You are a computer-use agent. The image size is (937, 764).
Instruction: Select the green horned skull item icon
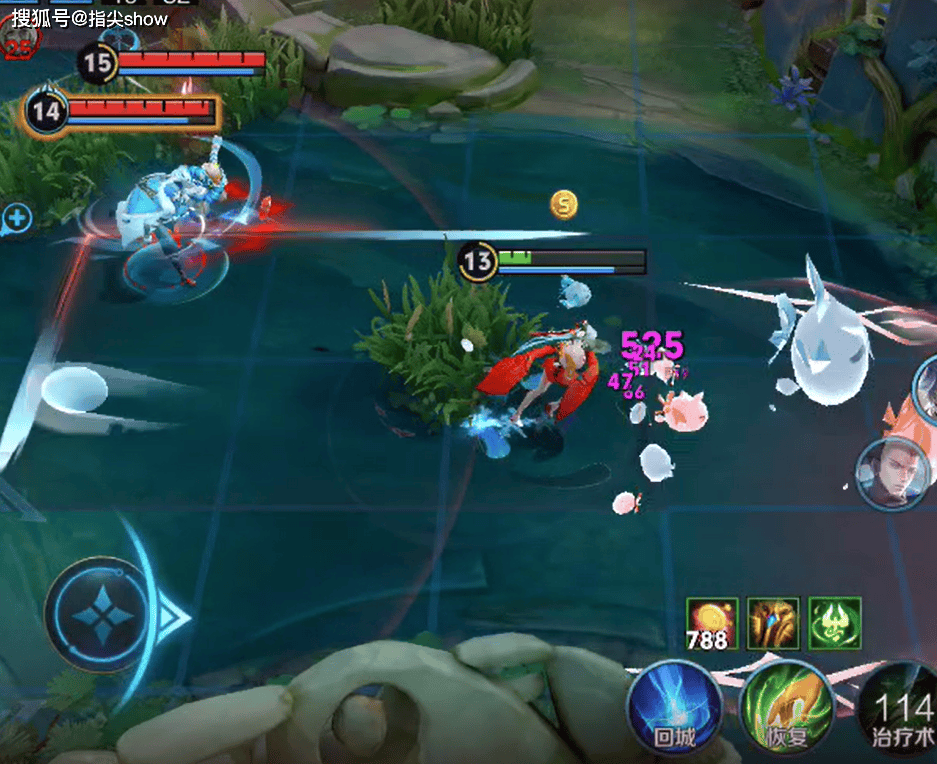point(835,623)
